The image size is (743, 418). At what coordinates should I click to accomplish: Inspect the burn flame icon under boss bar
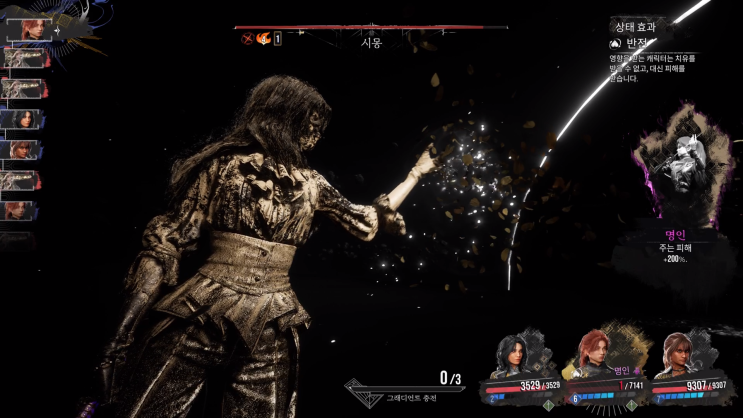point(263,39)
